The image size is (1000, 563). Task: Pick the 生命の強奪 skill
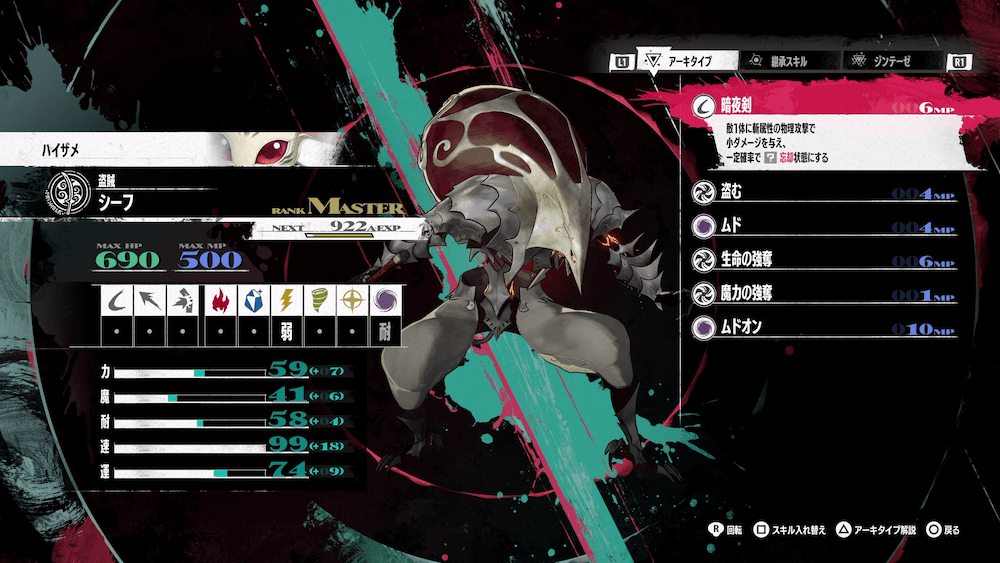pos(825,260)
